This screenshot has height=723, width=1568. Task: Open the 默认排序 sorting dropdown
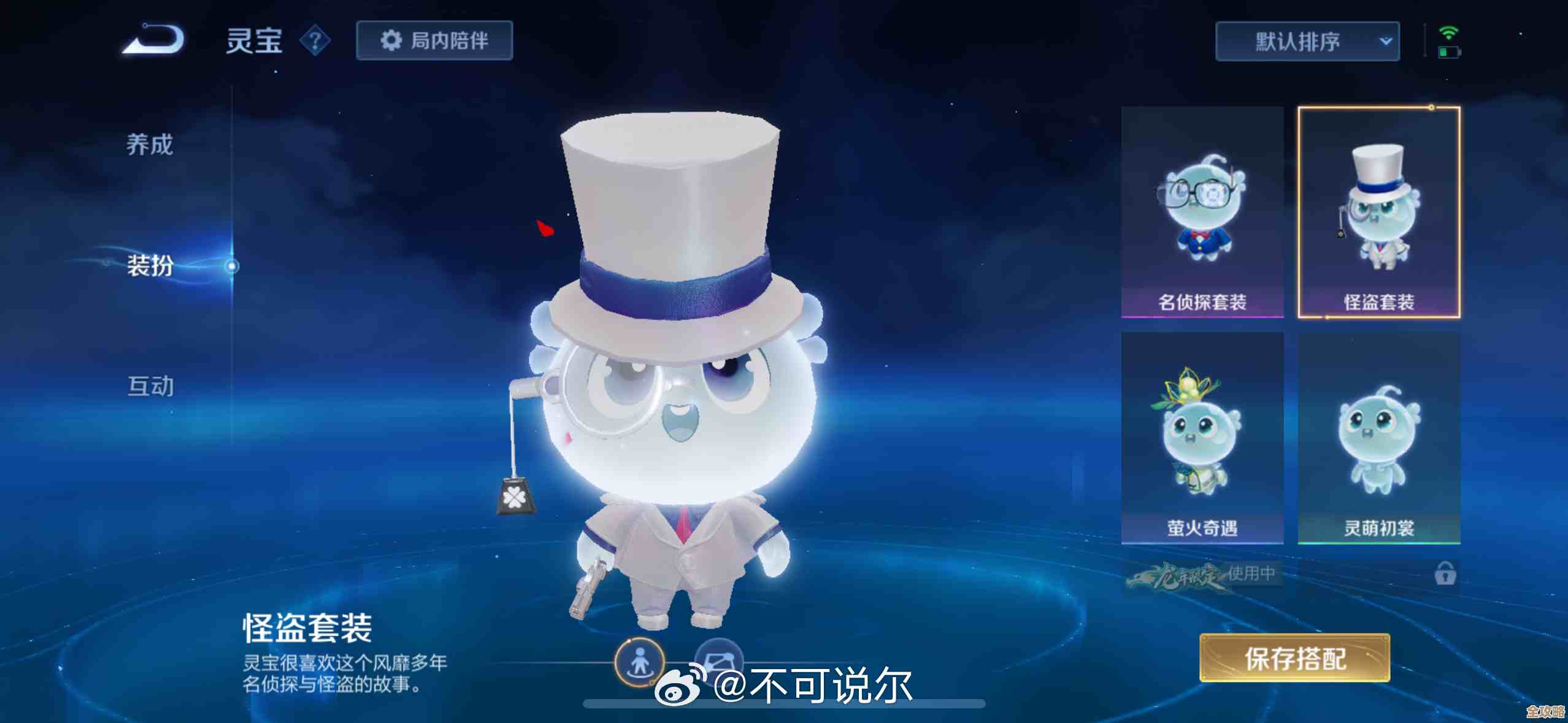point(1307,41)
